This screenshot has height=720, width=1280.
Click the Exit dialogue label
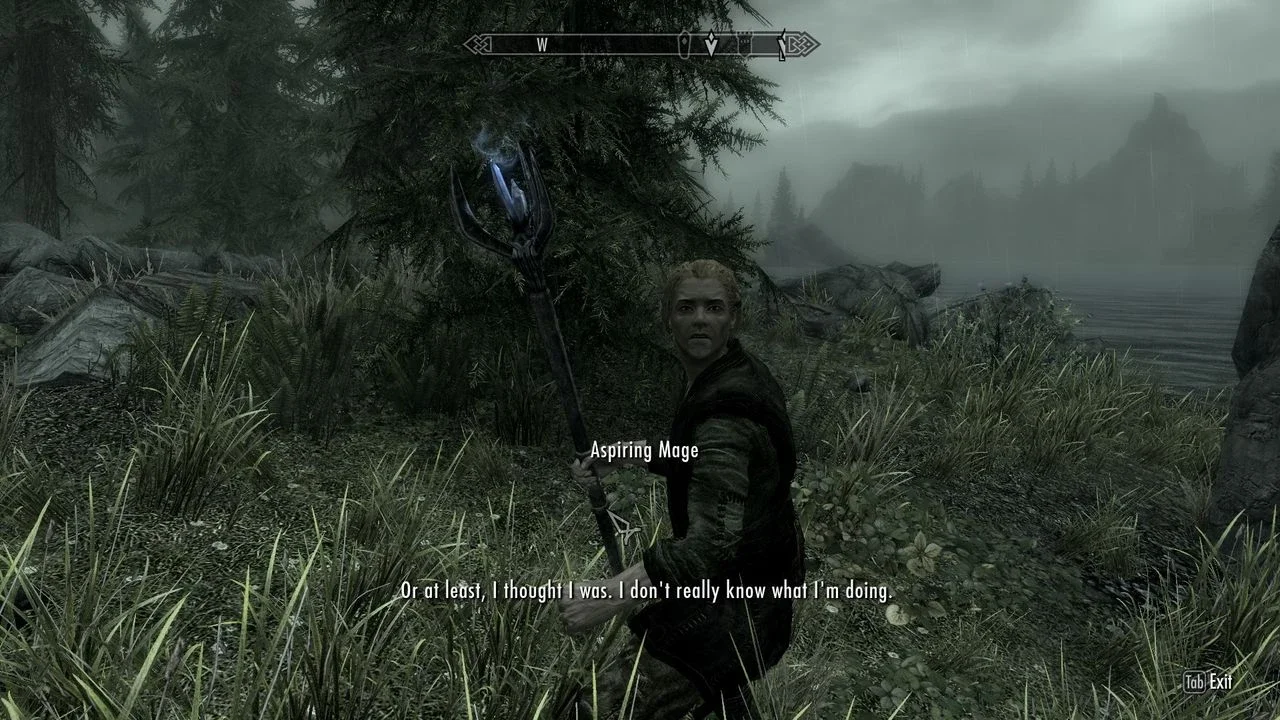1220,682
